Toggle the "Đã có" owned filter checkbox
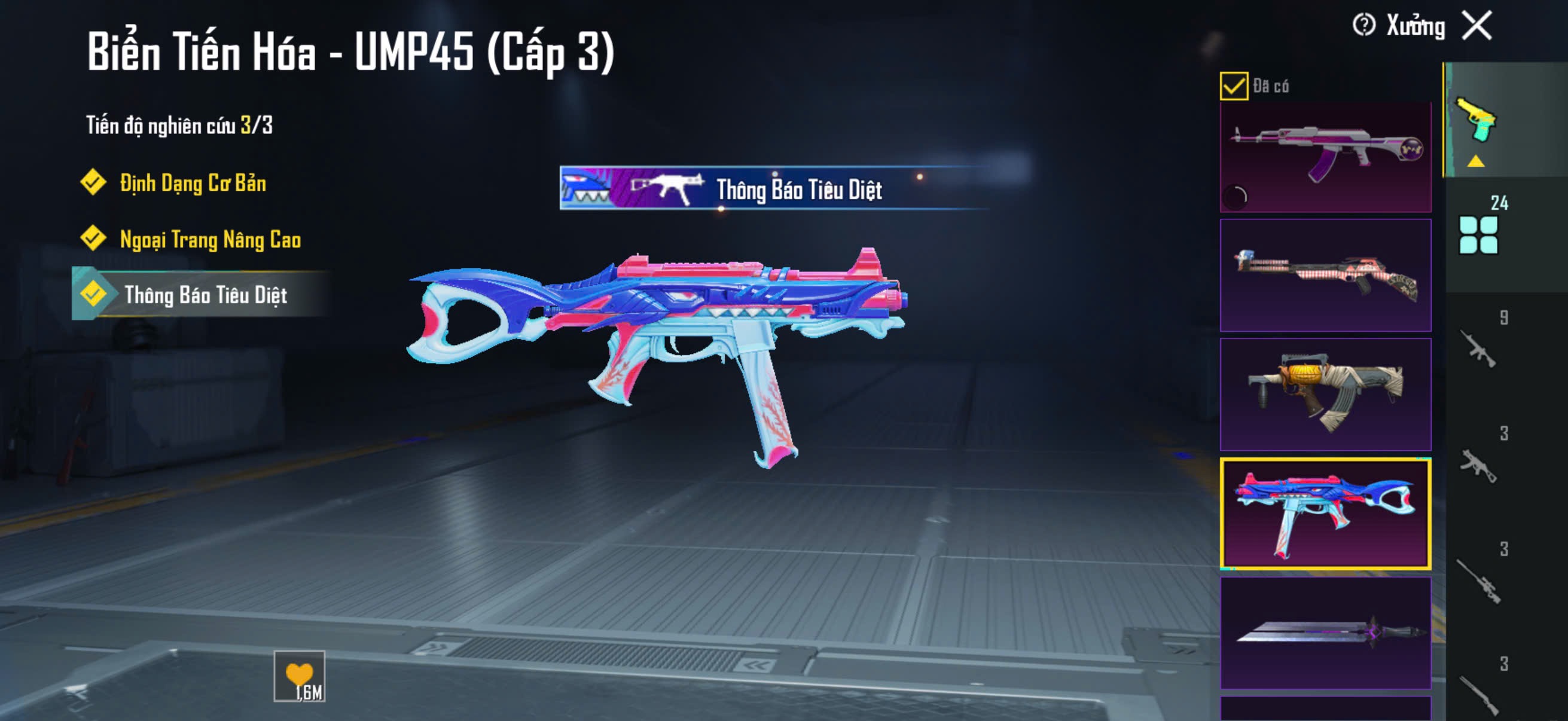 [x=1233, y=85]
